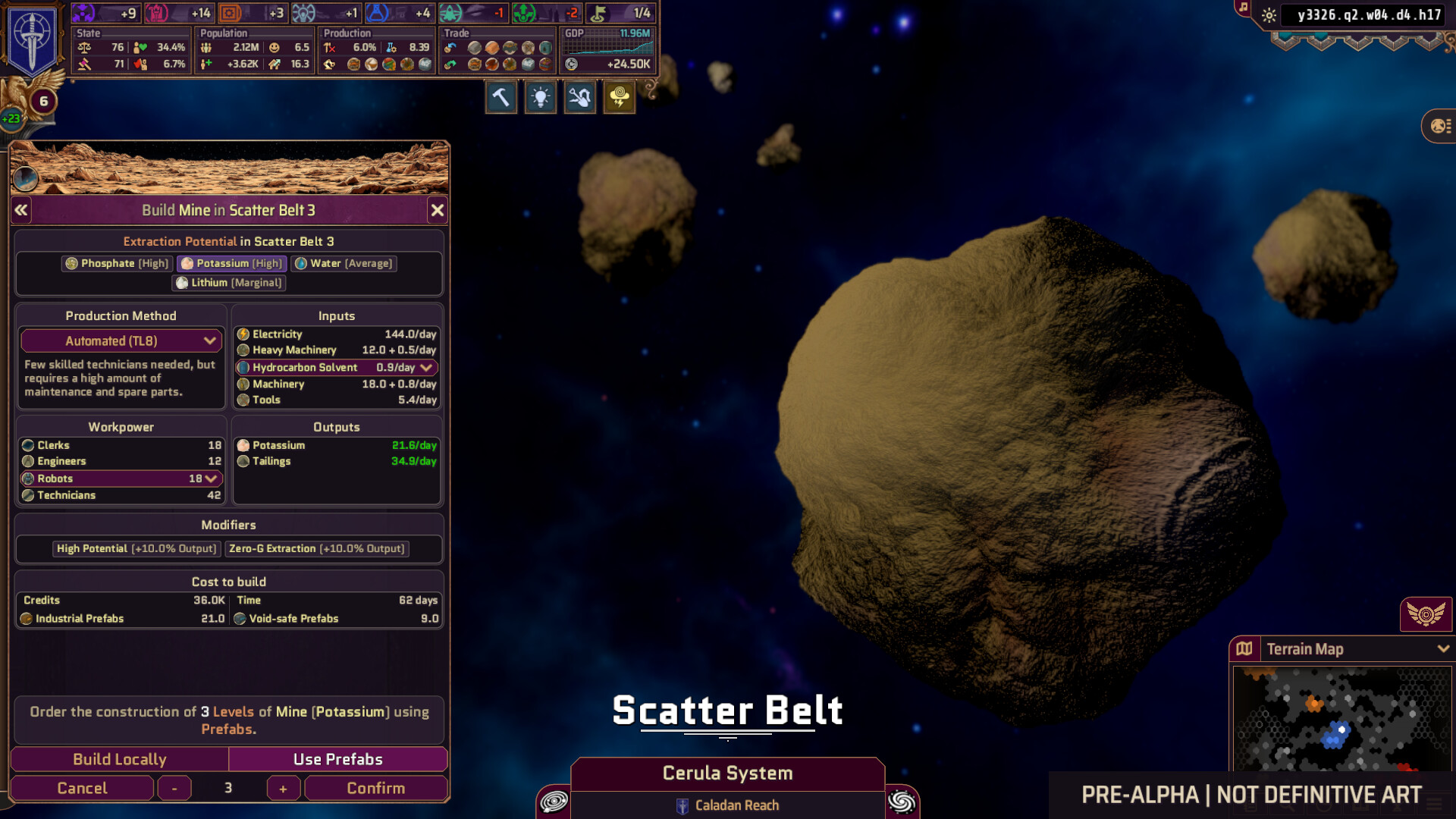1456x819 pixels.
Task: Toggle the Water (Average) extraction option
Action: point(344,263)
